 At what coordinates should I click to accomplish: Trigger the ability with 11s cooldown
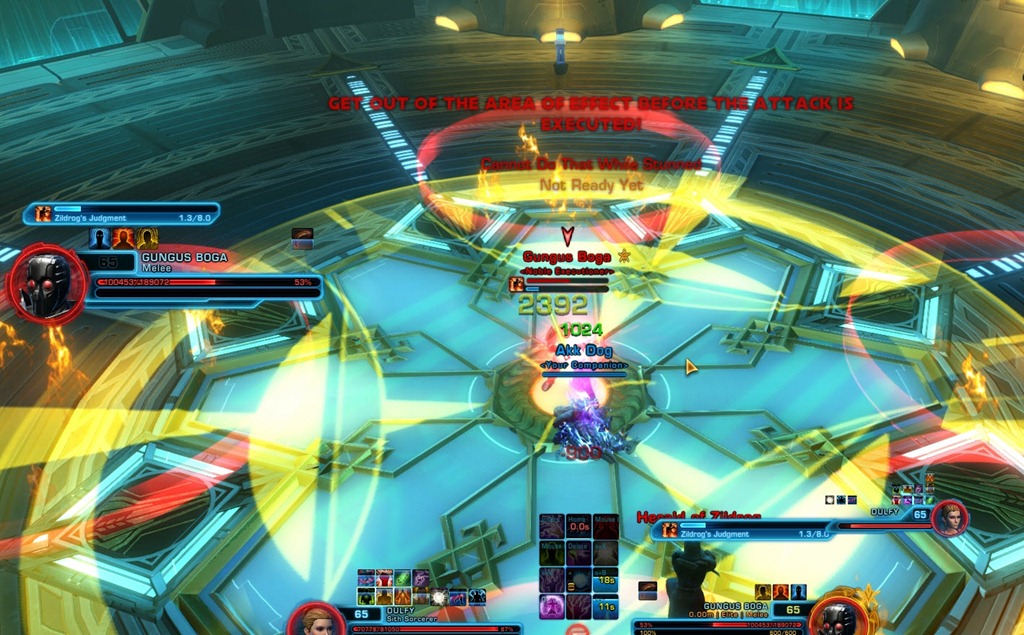click(x=604, y=606)
